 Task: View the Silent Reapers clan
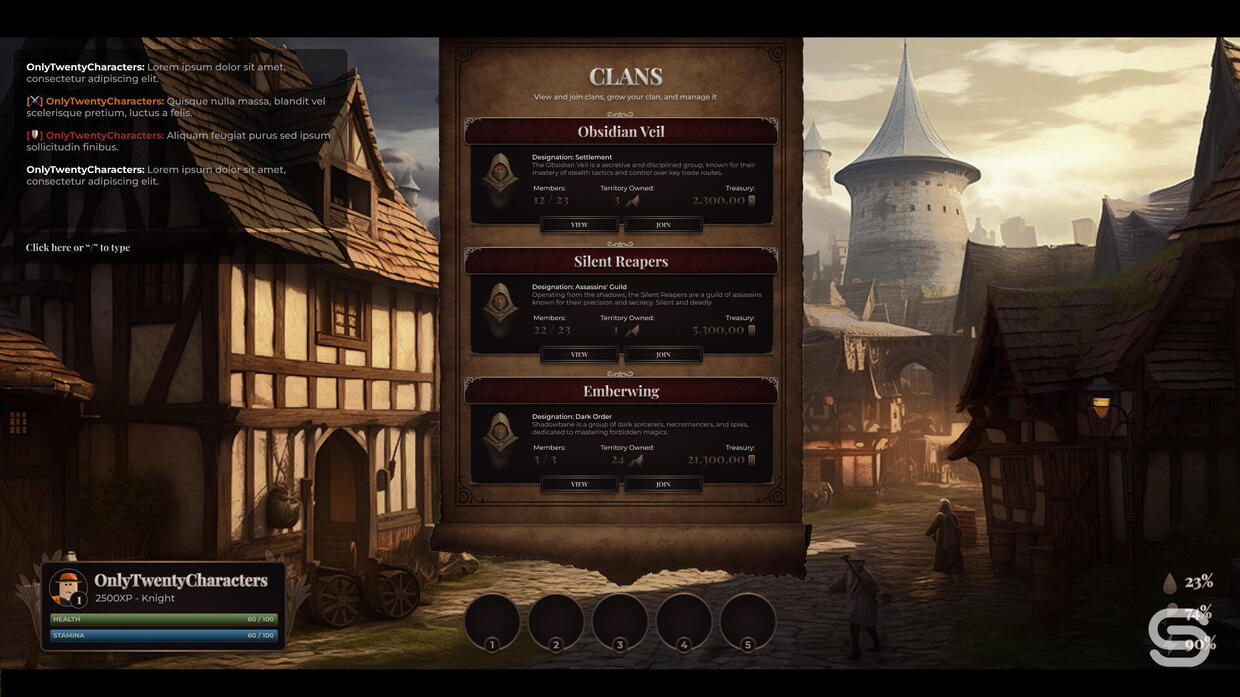579,355
